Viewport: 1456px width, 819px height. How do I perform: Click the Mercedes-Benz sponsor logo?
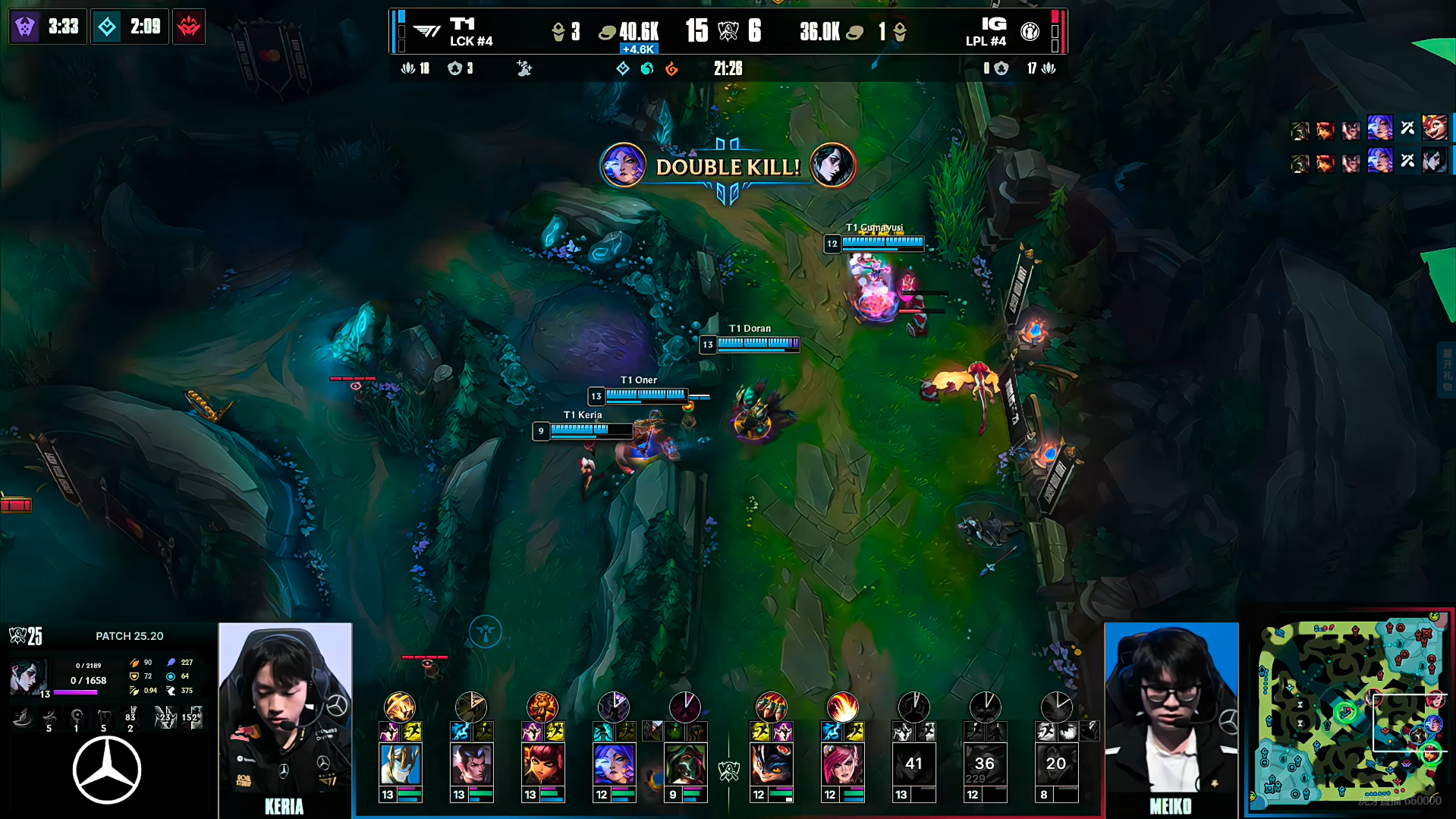[107, 770]
